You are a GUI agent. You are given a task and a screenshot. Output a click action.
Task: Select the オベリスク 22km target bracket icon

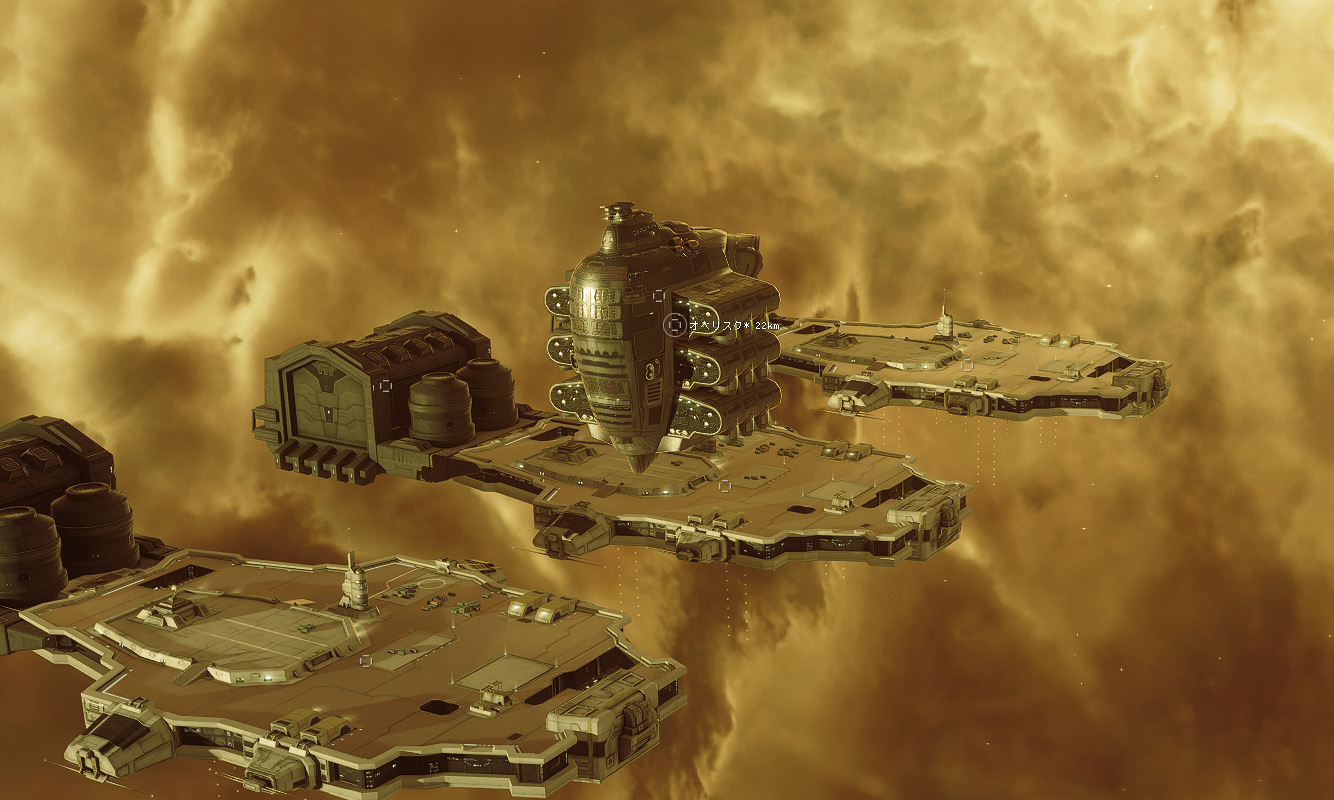click(x=675, y=324)
